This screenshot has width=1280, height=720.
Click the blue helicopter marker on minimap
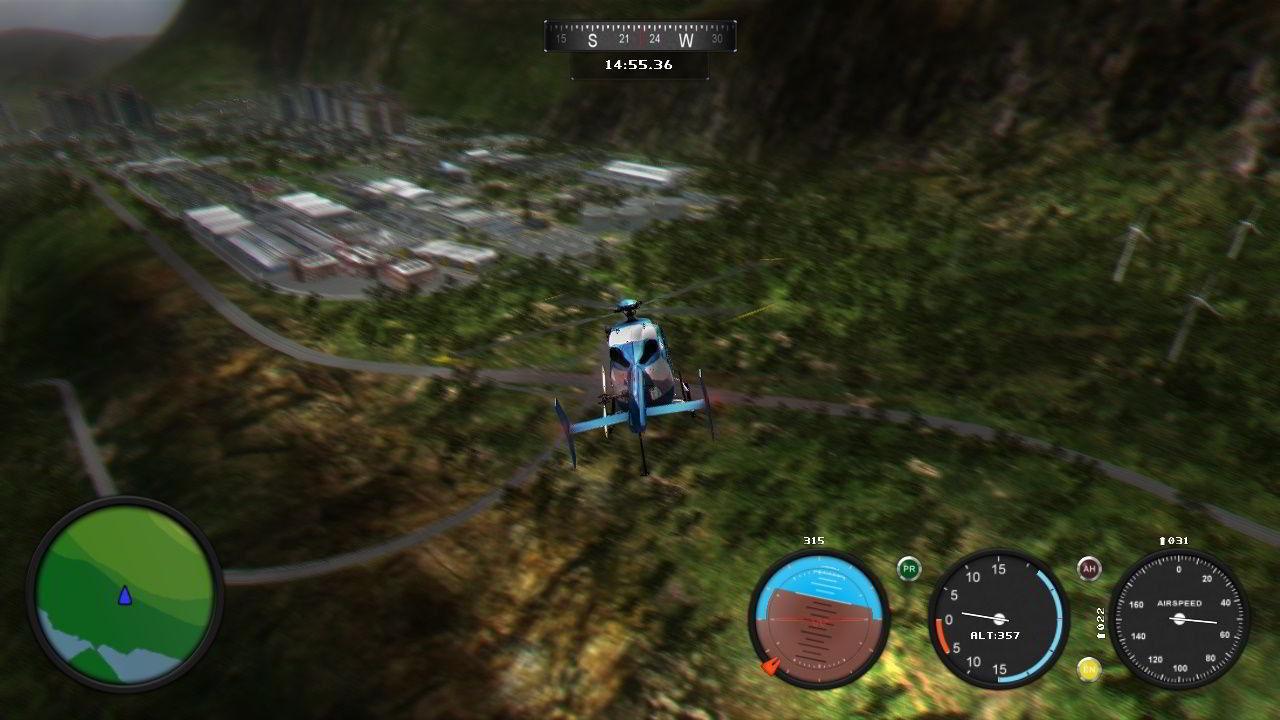(x=125, y=596)
